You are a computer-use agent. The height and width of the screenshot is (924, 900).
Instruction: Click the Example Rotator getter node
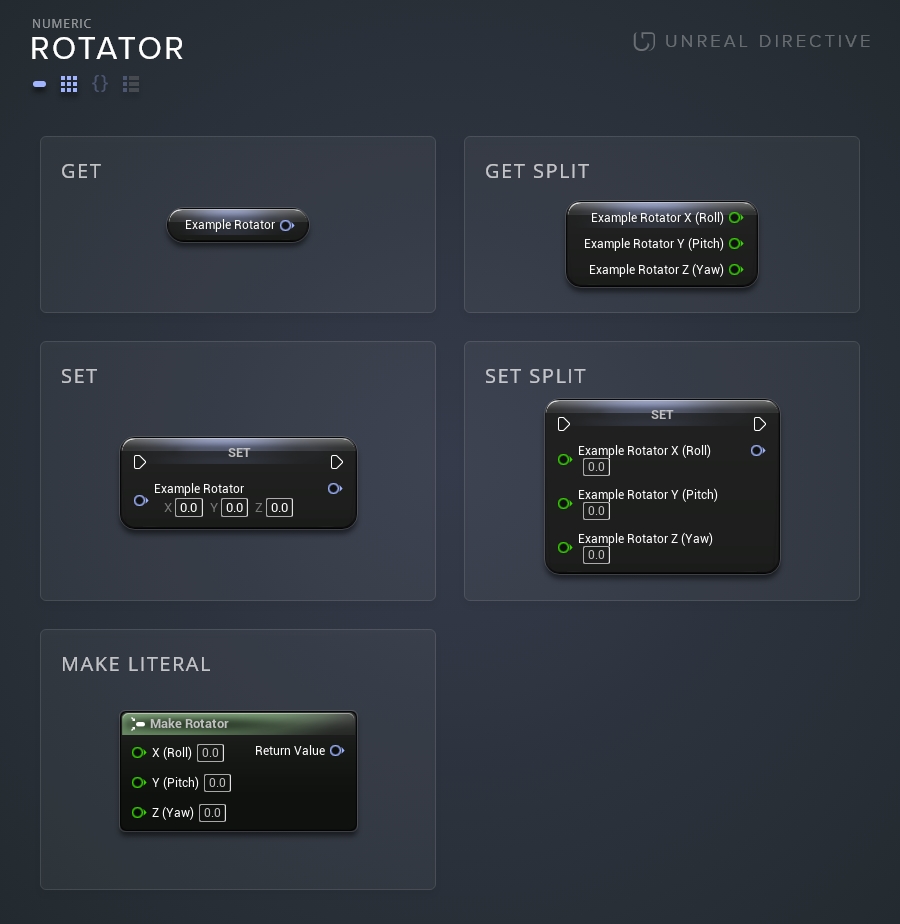coord(238,226)
